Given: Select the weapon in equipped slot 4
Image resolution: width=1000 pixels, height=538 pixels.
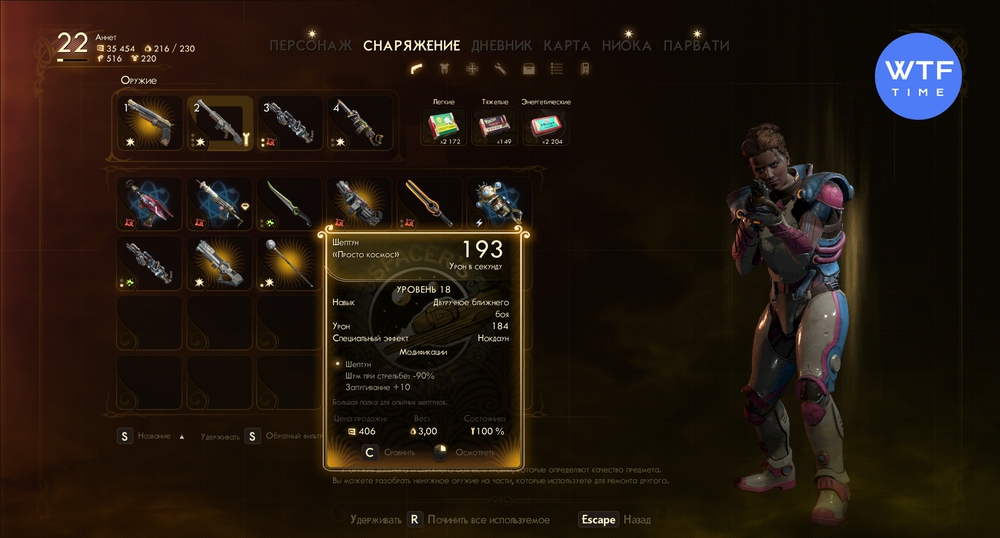Looking at the screenshot, I should point(360,123).
